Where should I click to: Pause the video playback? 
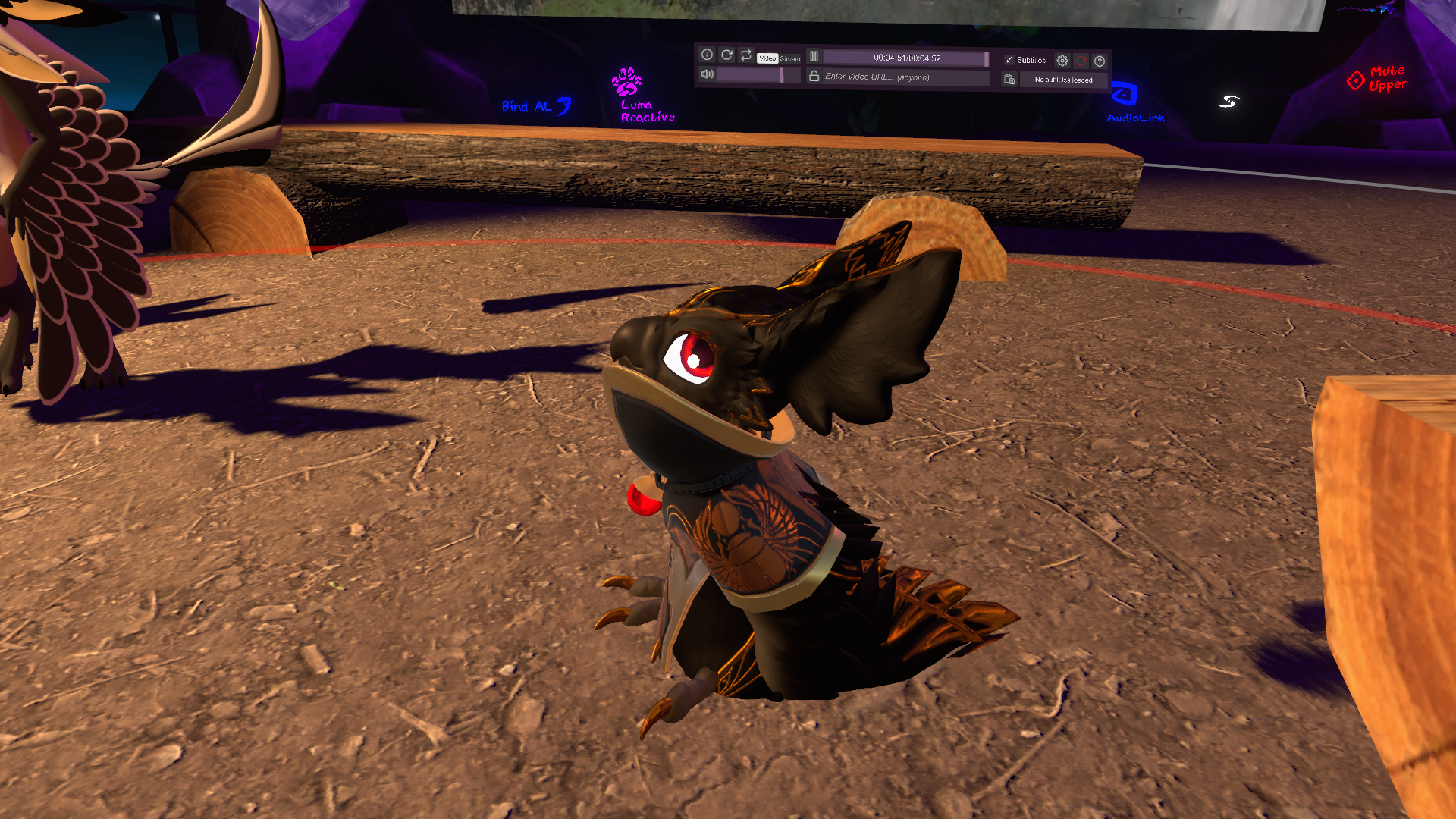pyautogui.click(x=814, y=56)
